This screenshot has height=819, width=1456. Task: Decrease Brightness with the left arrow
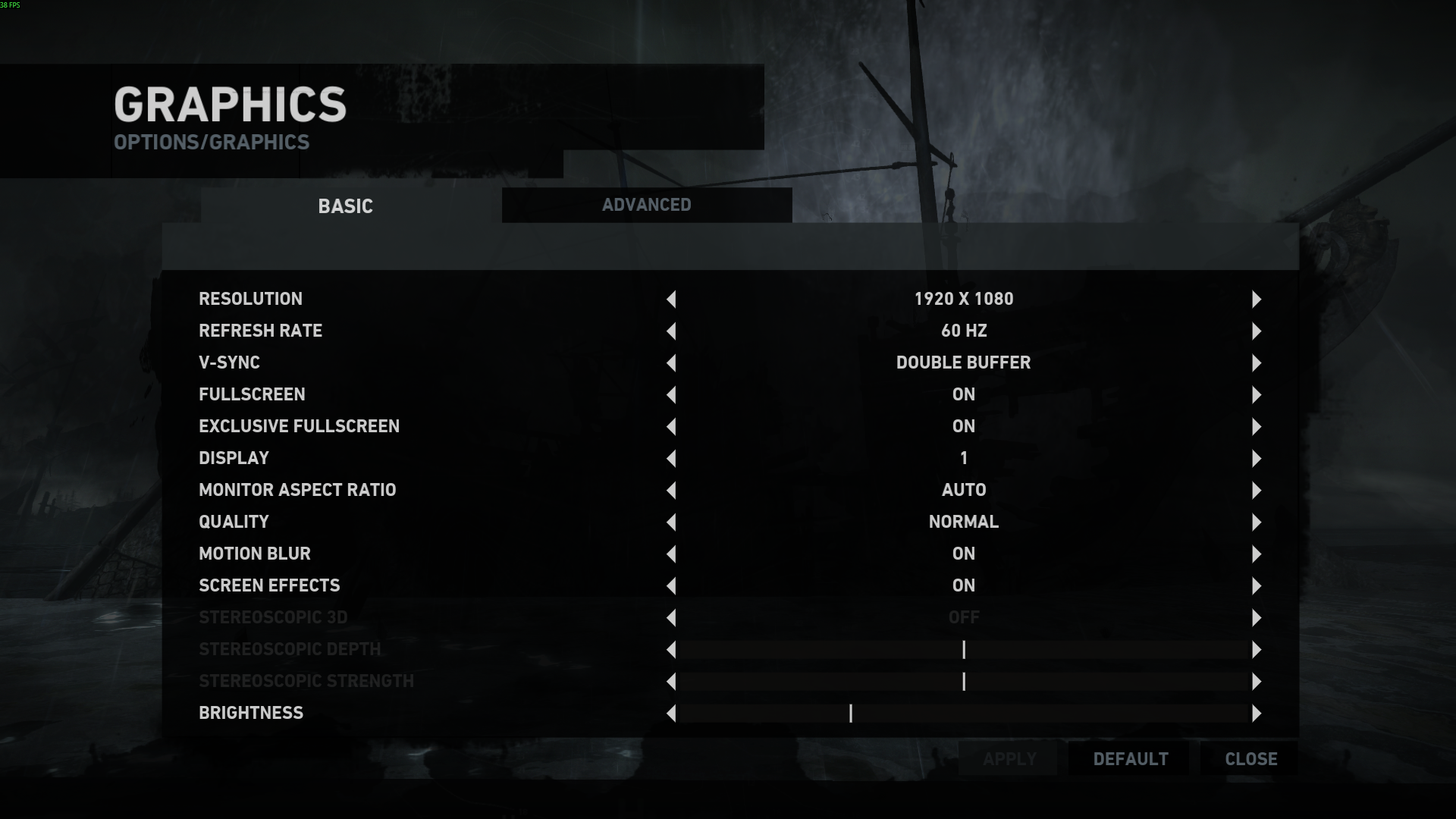(671, 714)
